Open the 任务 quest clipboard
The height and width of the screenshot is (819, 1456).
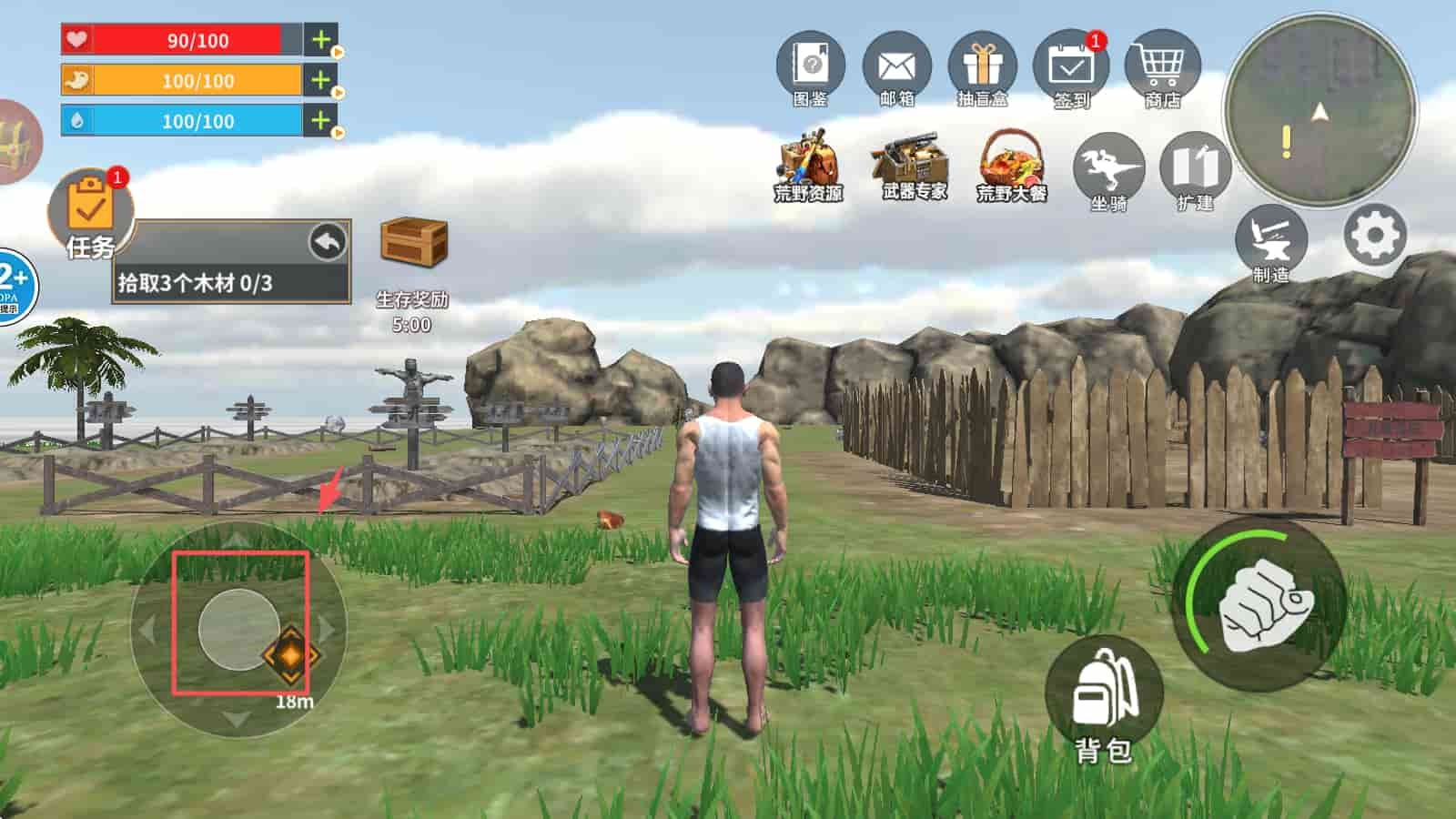[x=89, y=214]
